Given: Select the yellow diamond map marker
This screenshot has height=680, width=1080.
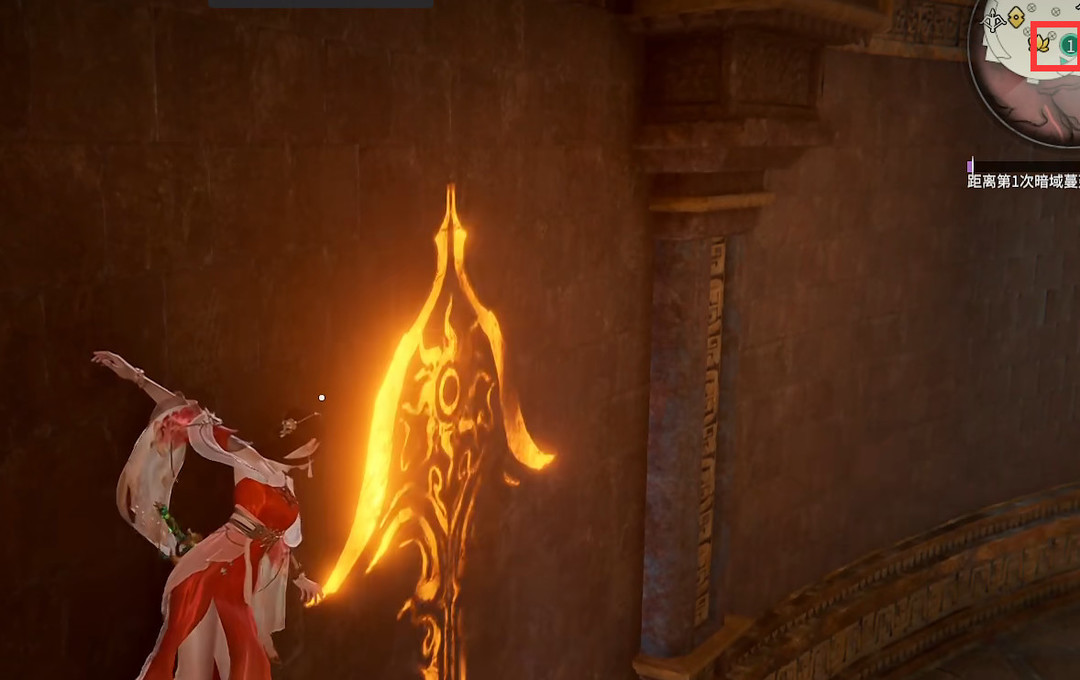Looking at the screenshot, I should point(1017,15).
